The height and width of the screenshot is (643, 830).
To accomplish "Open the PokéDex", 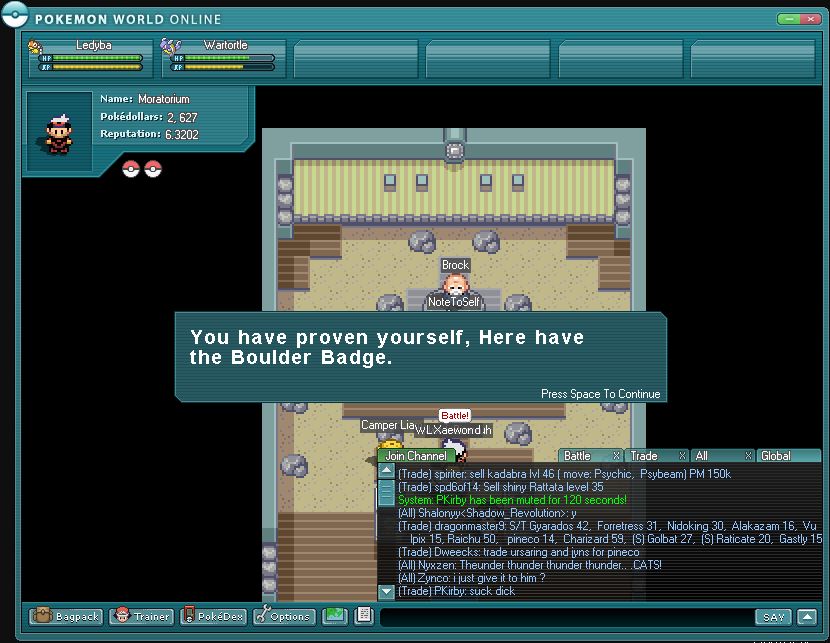I will pyautogui.click(x=211, y=617).
